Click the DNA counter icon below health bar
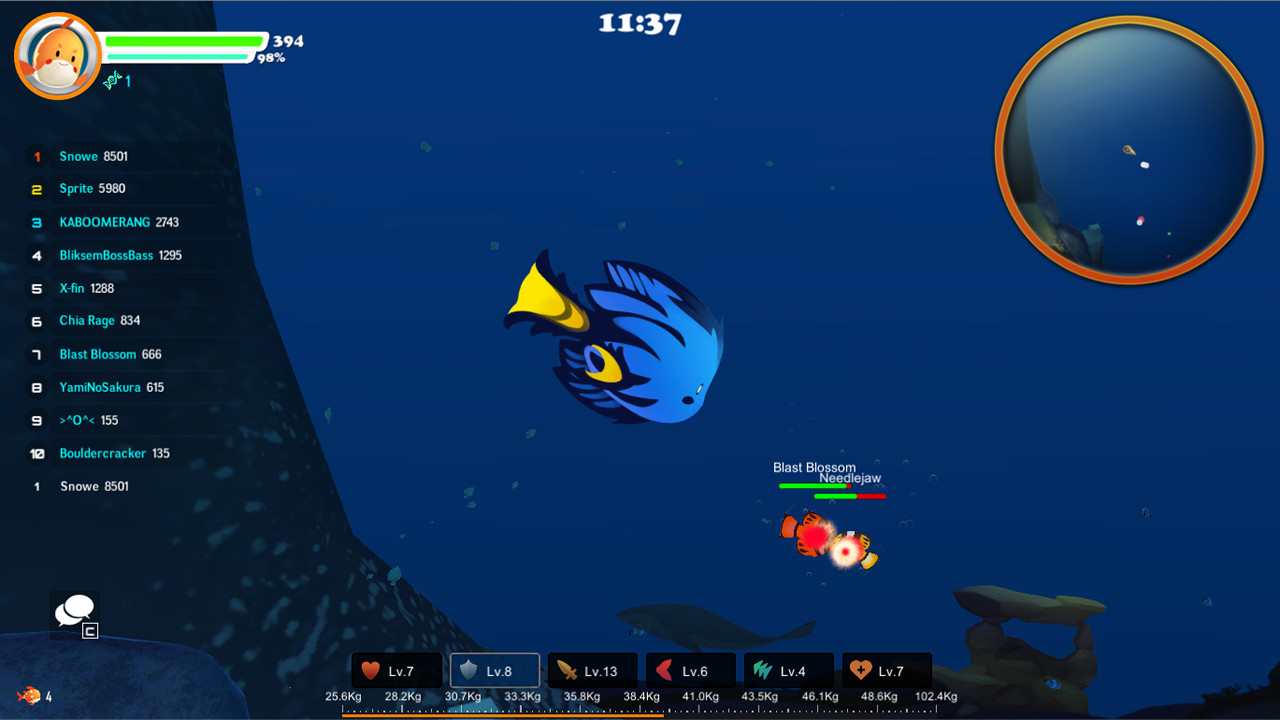Screen dimensions: 1280x720 (113, 80)
